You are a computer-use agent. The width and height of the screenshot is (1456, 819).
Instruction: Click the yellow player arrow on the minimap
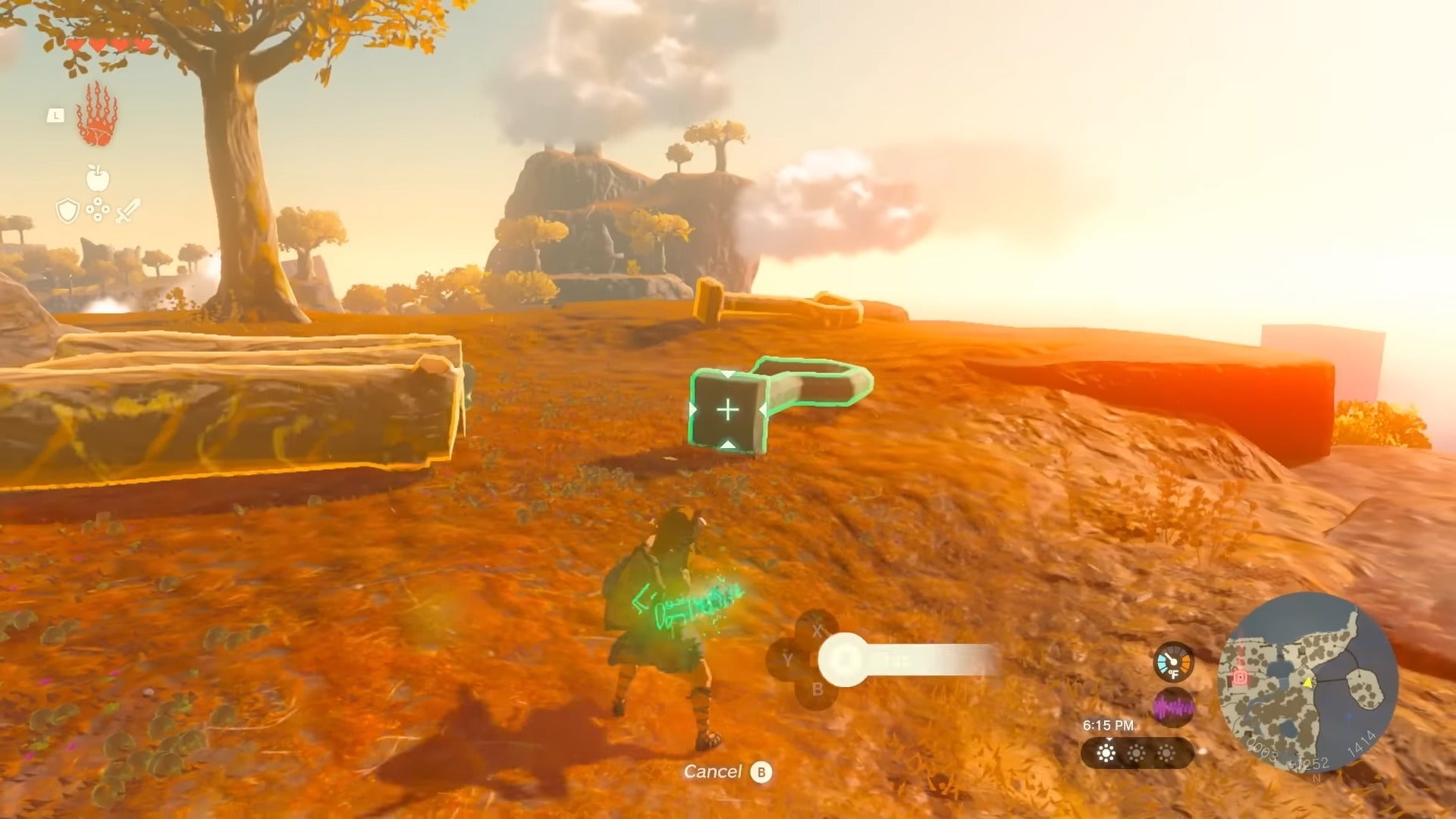click(x=1308, y=682)
